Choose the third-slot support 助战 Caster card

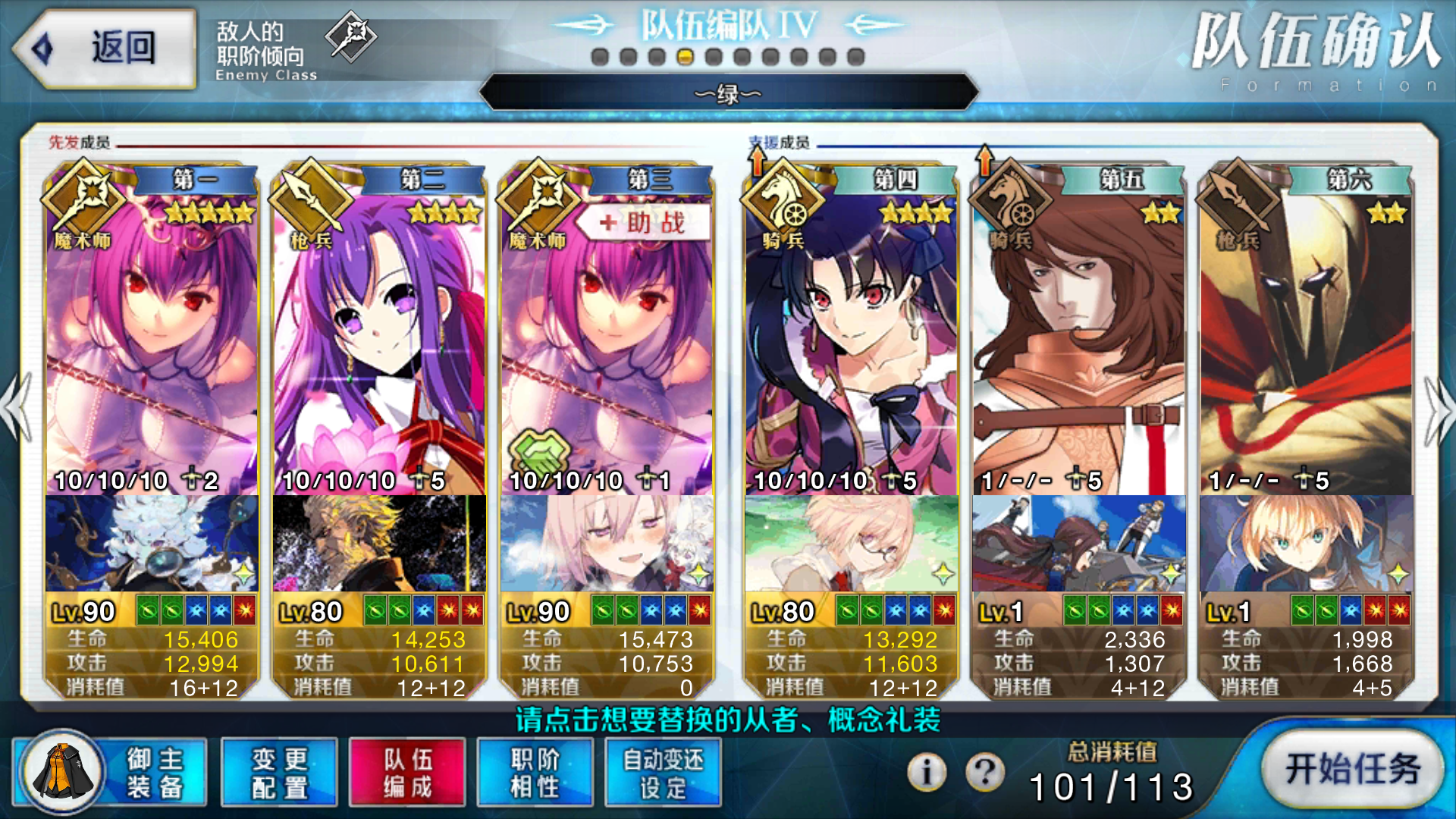click(x=607, y=341)
